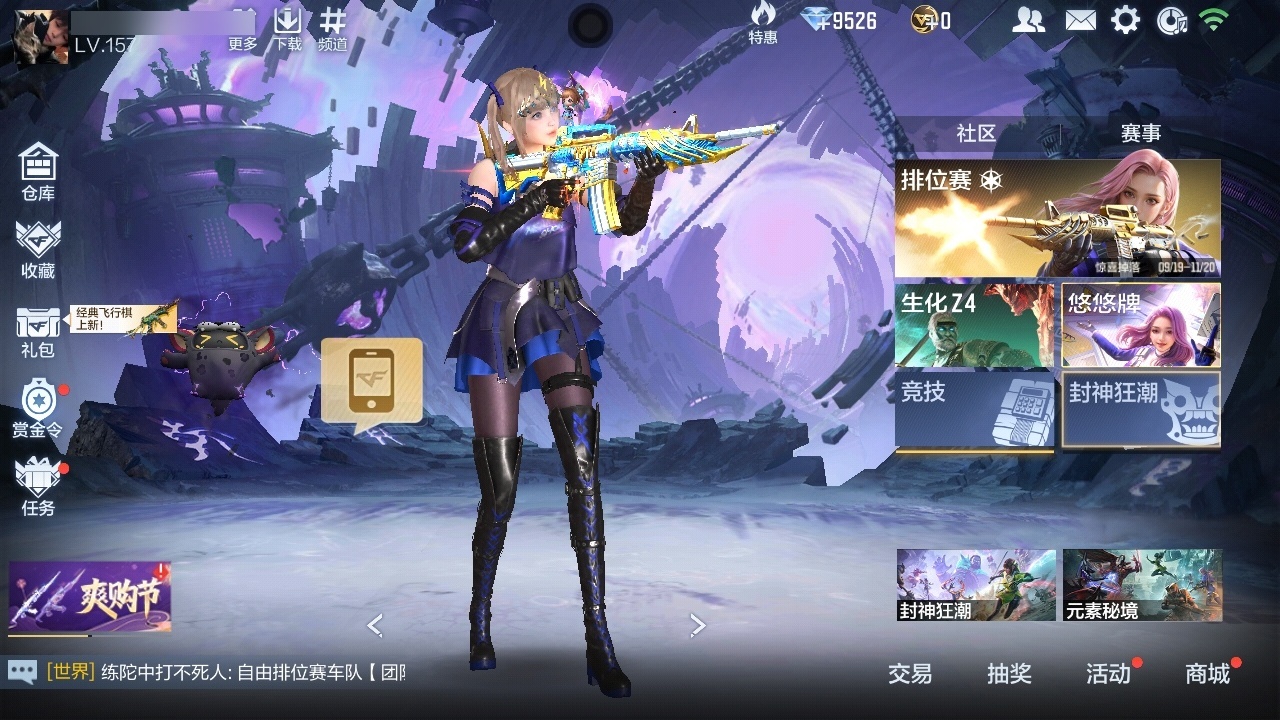
Task: Open the 礼包 gift pack menu
Action: point(38,332)
